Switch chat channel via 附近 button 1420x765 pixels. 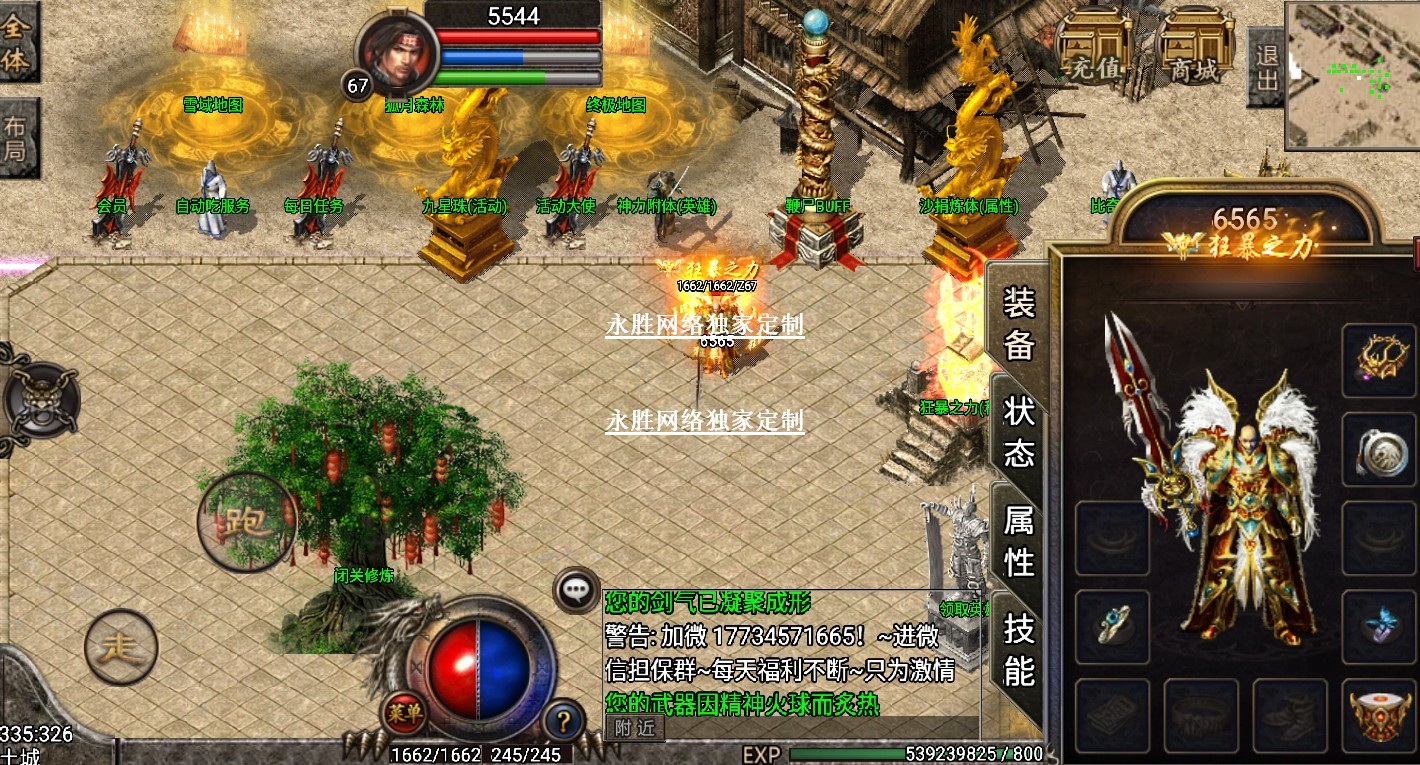click(634, 728)
